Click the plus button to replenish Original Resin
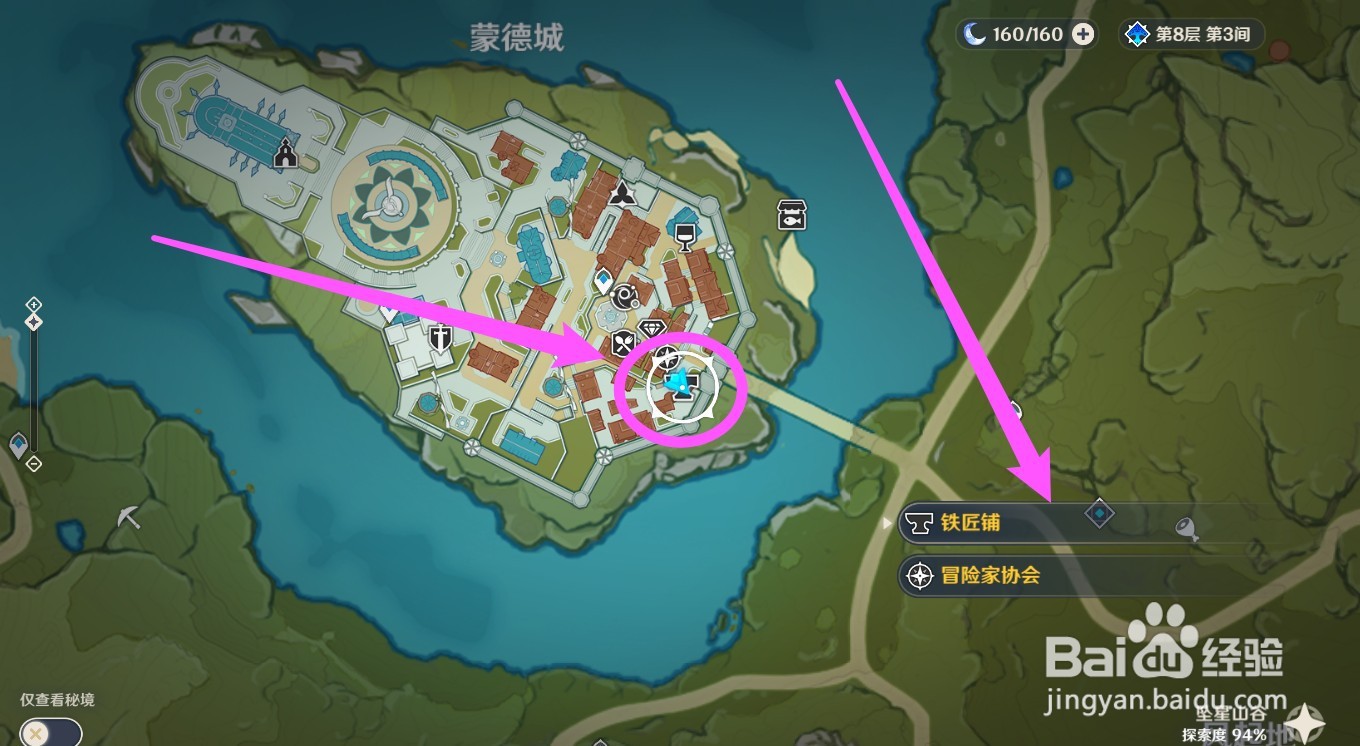1360x746 pixels. pyautogui.click(x=1083, y=33)
